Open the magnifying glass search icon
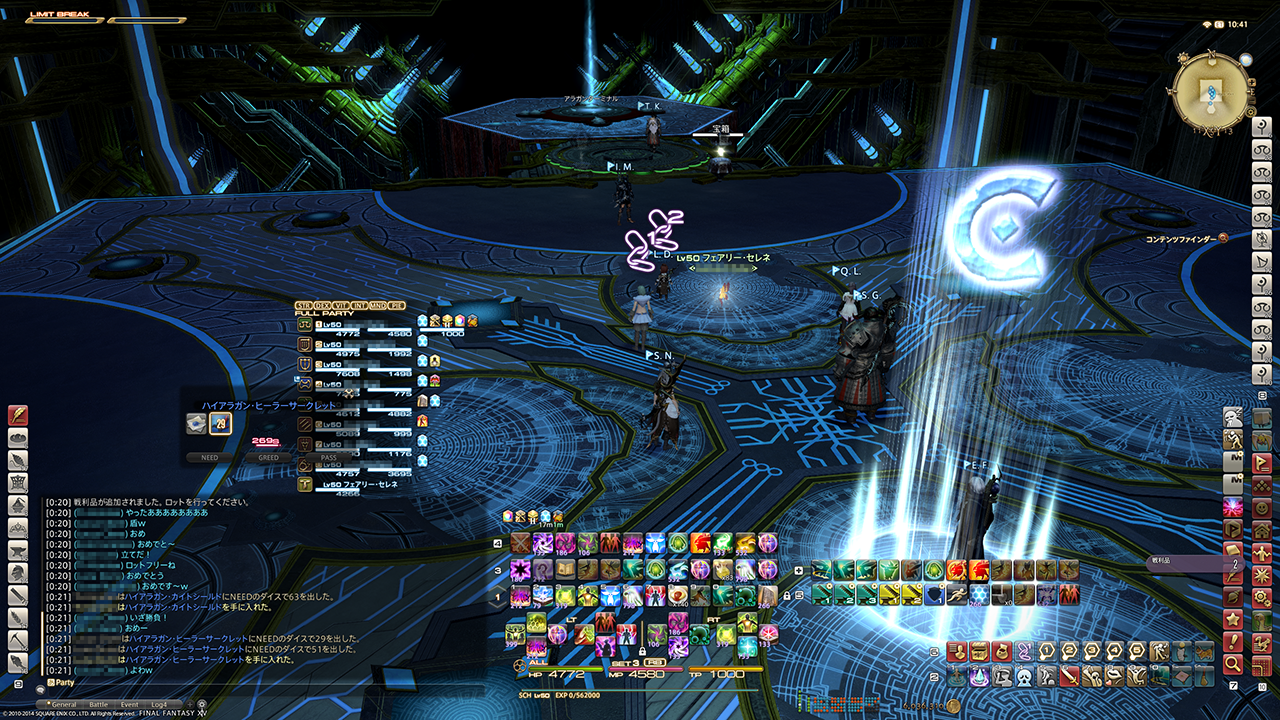Viewport: 1280px width, 720px height. 1232,663
